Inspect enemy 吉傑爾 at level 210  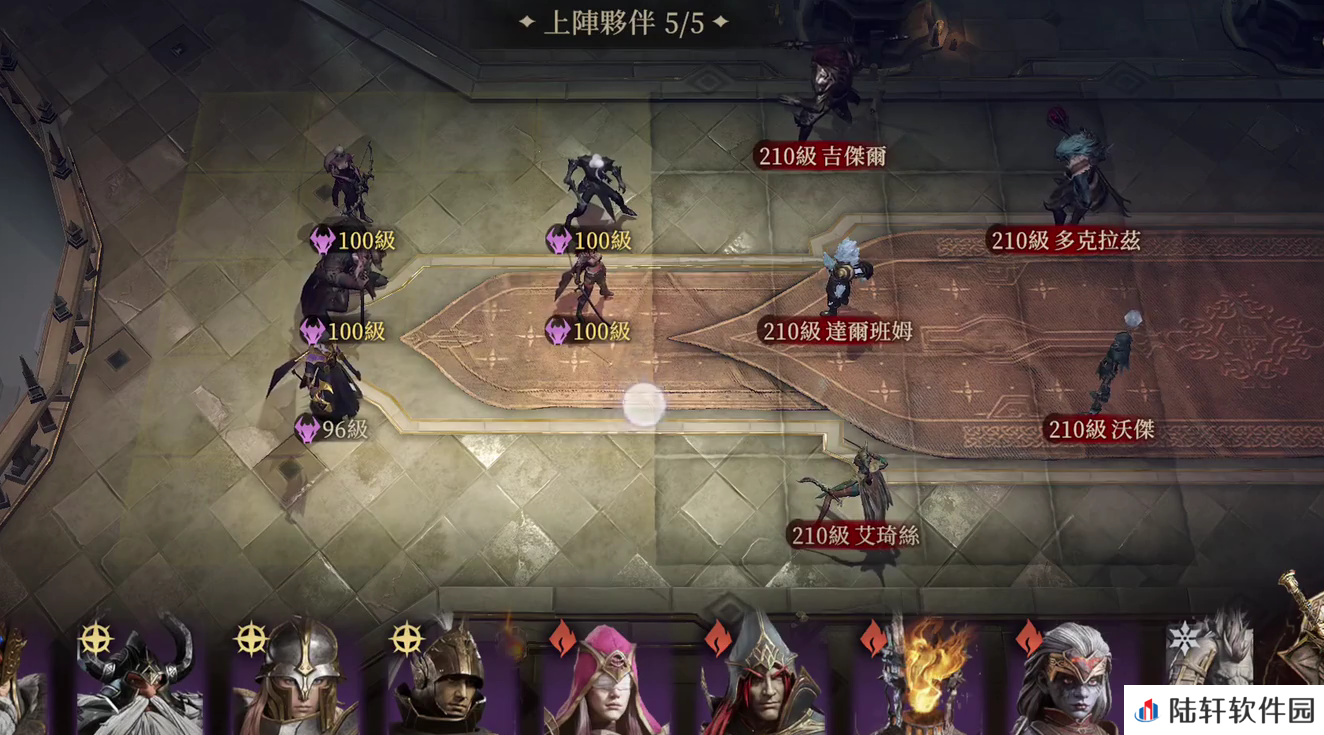[826, 95]
